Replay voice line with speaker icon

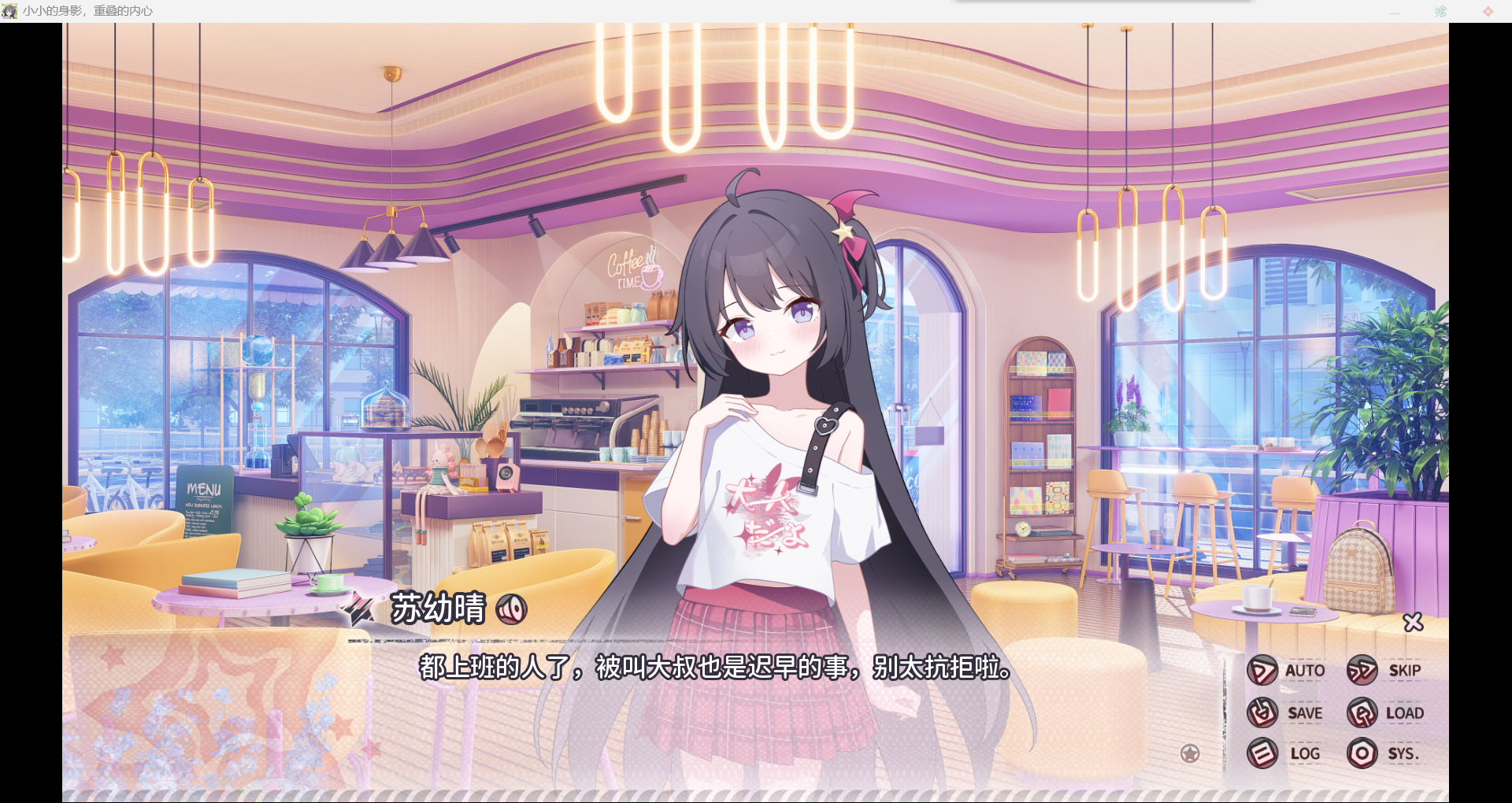512,609
